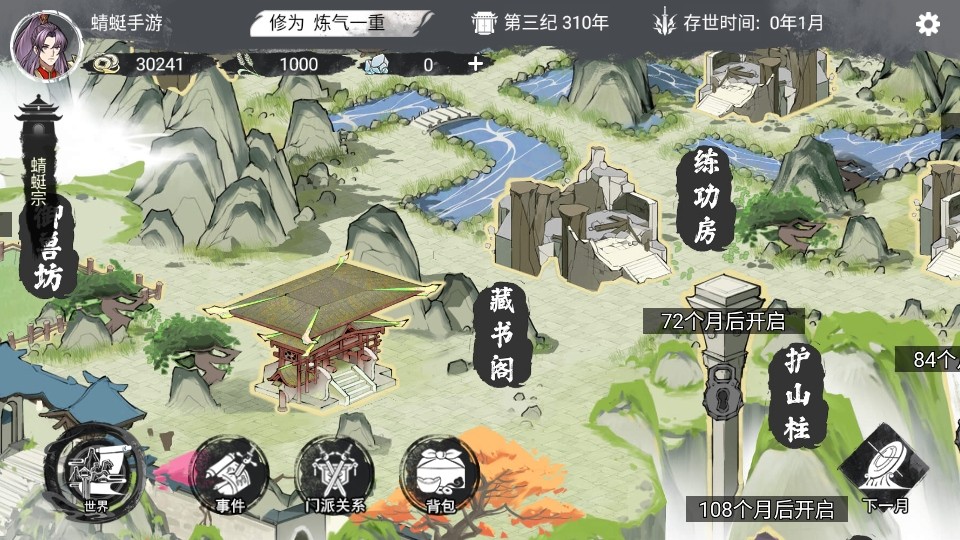Show 门派关系 sect relations
Image resolution: width=960 pixels, height=540 pixels.
pyautogui.click(x=335, y=475)
